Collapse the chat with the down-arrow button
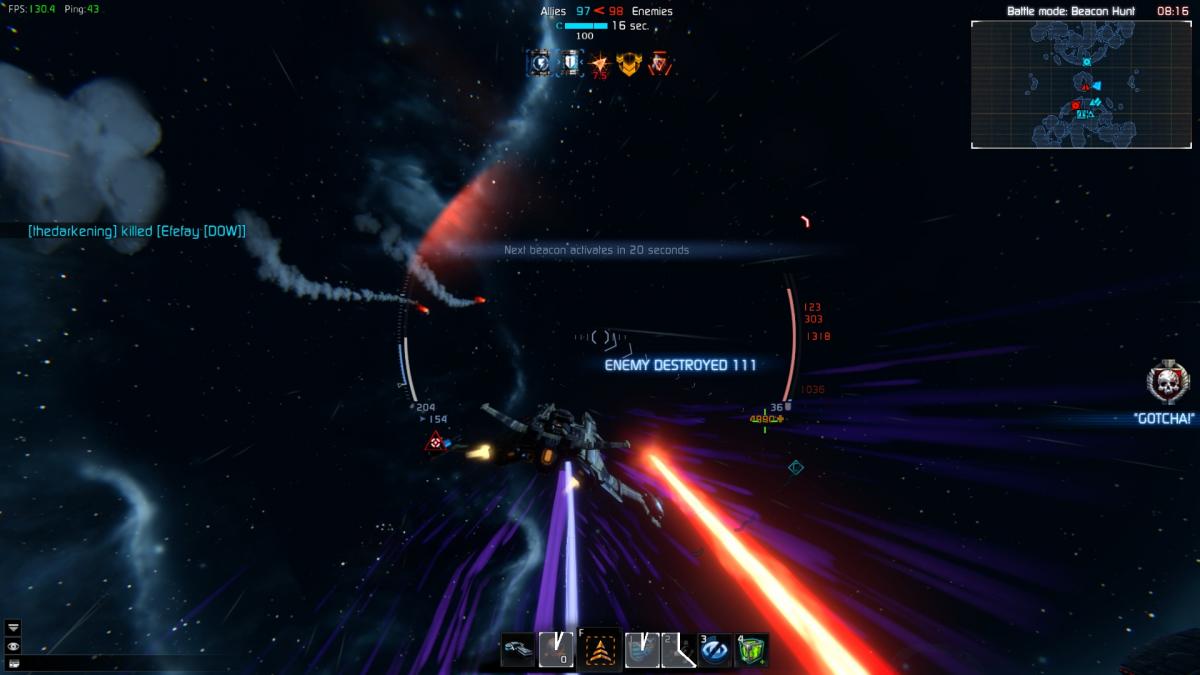The height and width of the screenshot is (675, 1200). click(x=13, y=627)
